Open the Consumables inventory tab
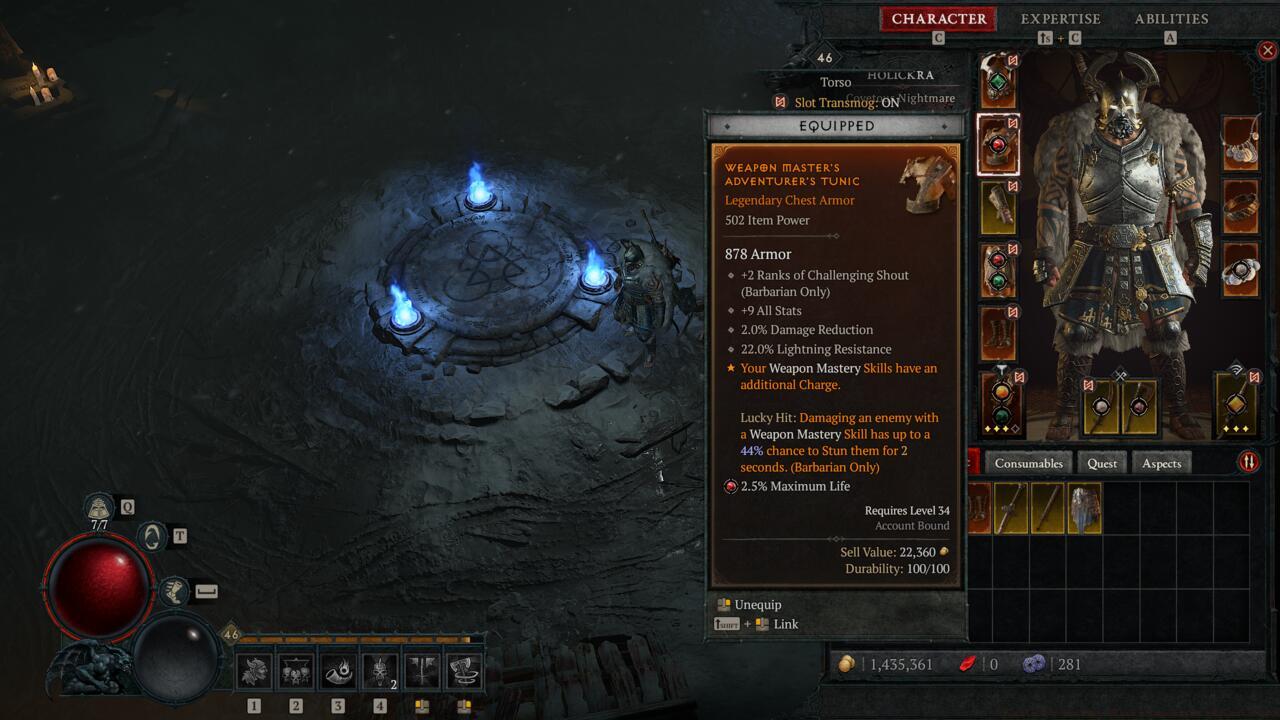 point(1028,463)
